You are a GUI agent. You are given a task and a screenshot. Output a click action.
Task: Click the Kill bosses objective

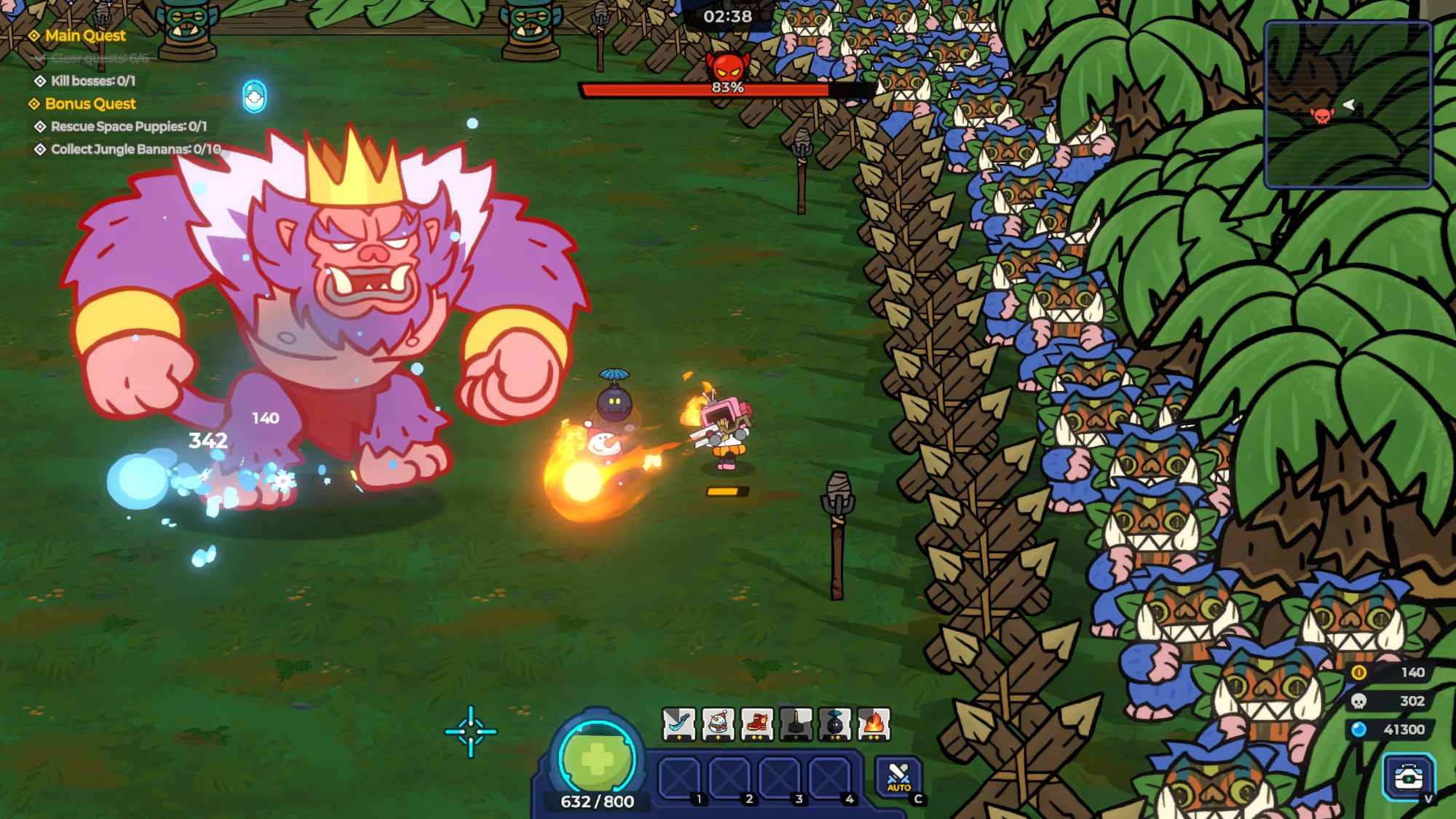coord(92,81)
